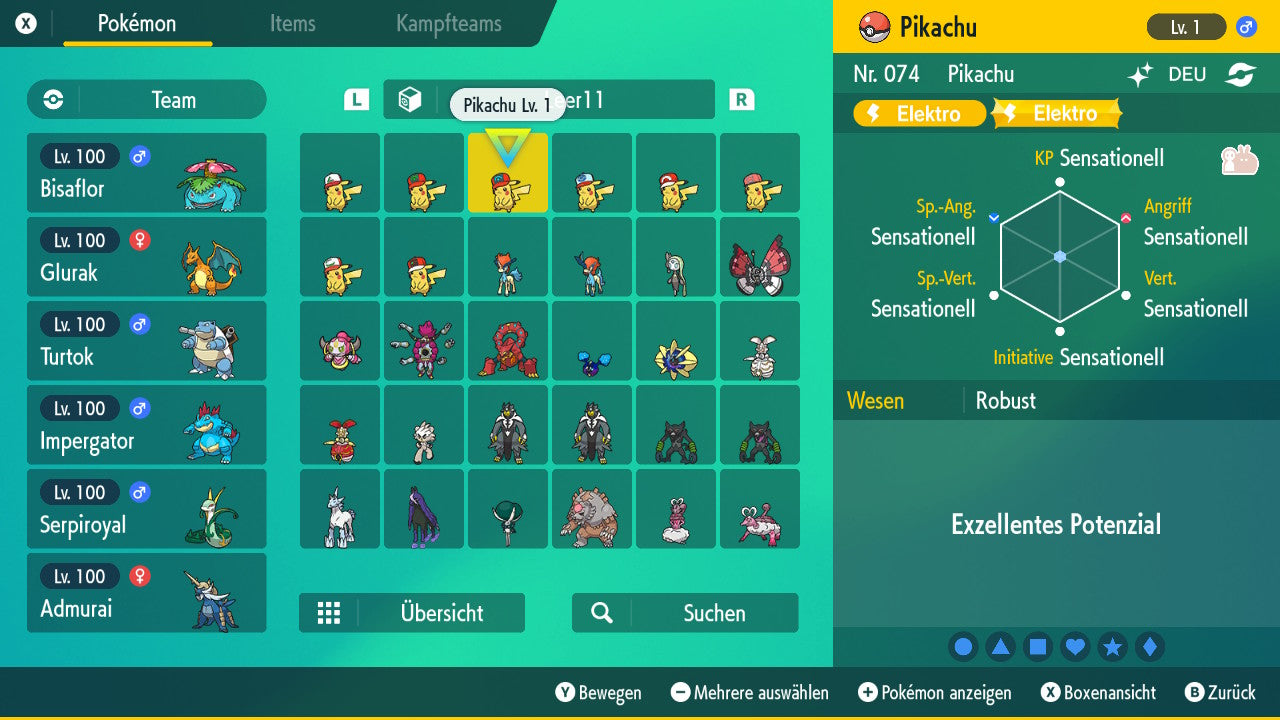Toggle the blue circle marking for Pikachu
The height and width of the screenshot is (720, 1280).
point(963,646)
